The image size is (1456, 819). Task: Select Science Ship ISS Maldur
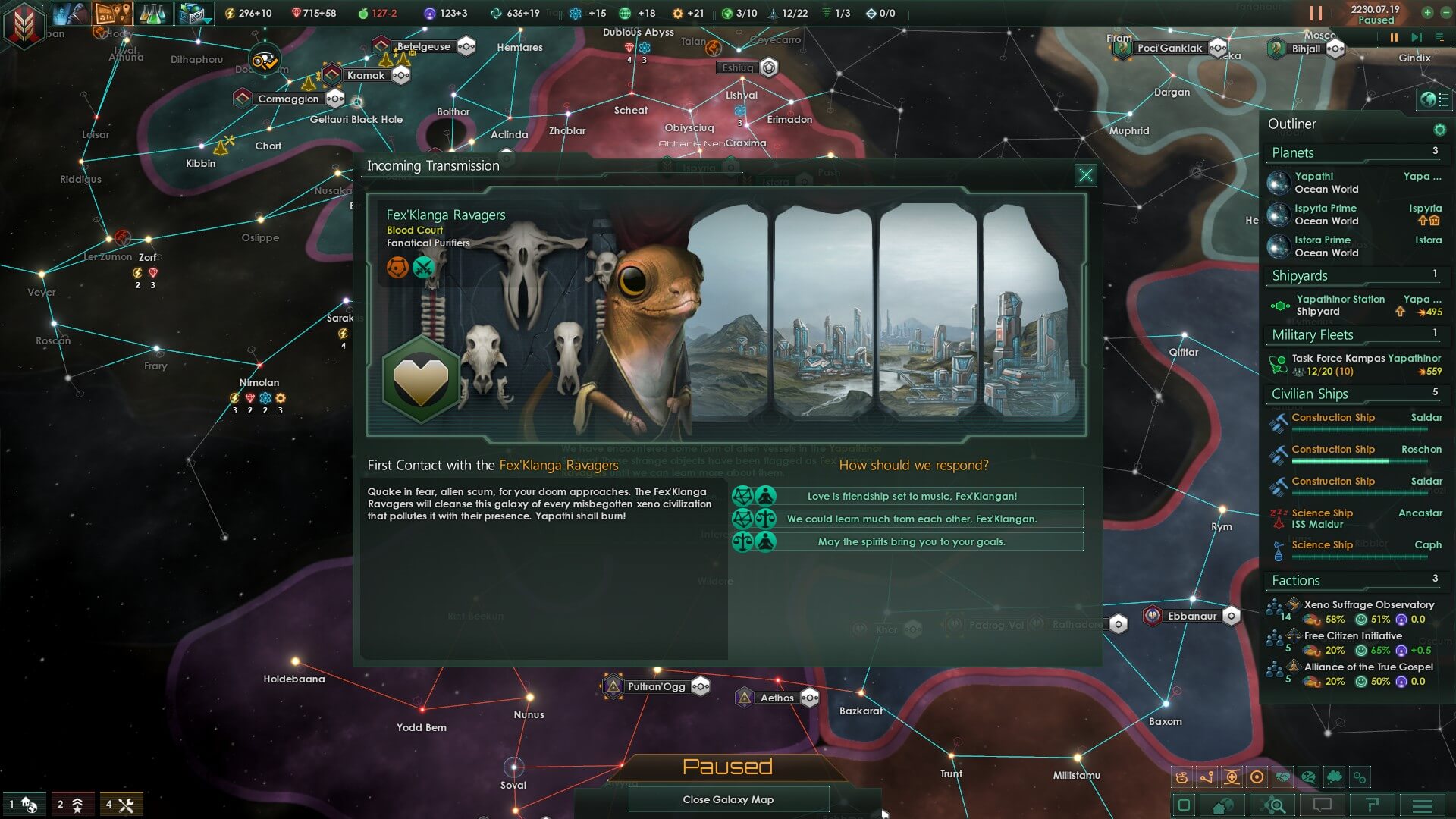[x=1323, y=519]
